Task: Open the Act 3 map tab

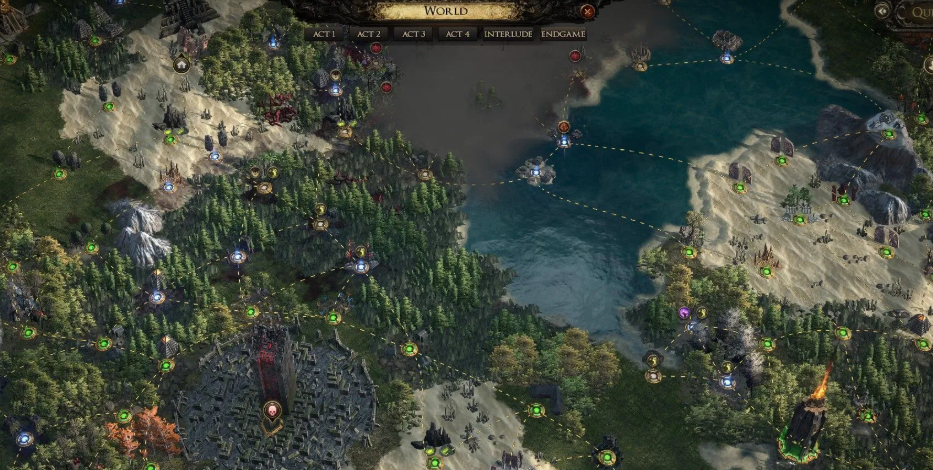Action: point(412,33)
